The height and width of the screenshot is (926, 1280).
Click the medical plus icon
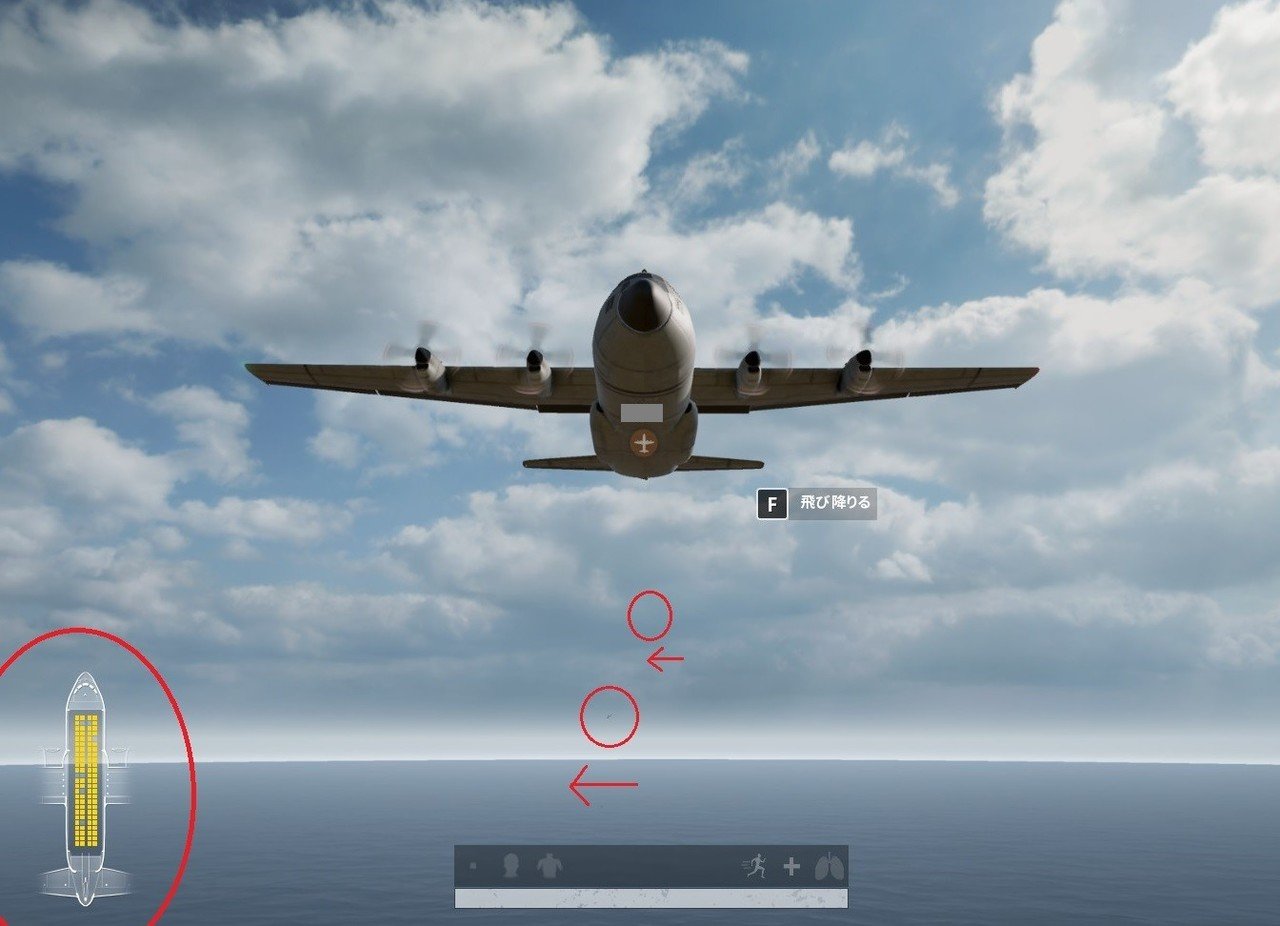(792, 866)
